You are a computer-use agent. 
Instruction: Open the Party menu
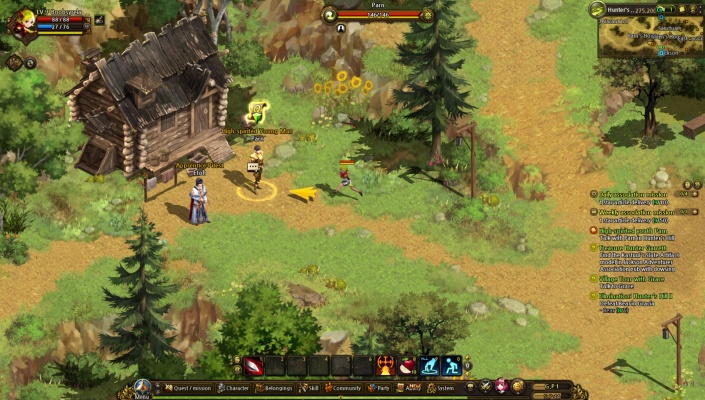point(381,388)
